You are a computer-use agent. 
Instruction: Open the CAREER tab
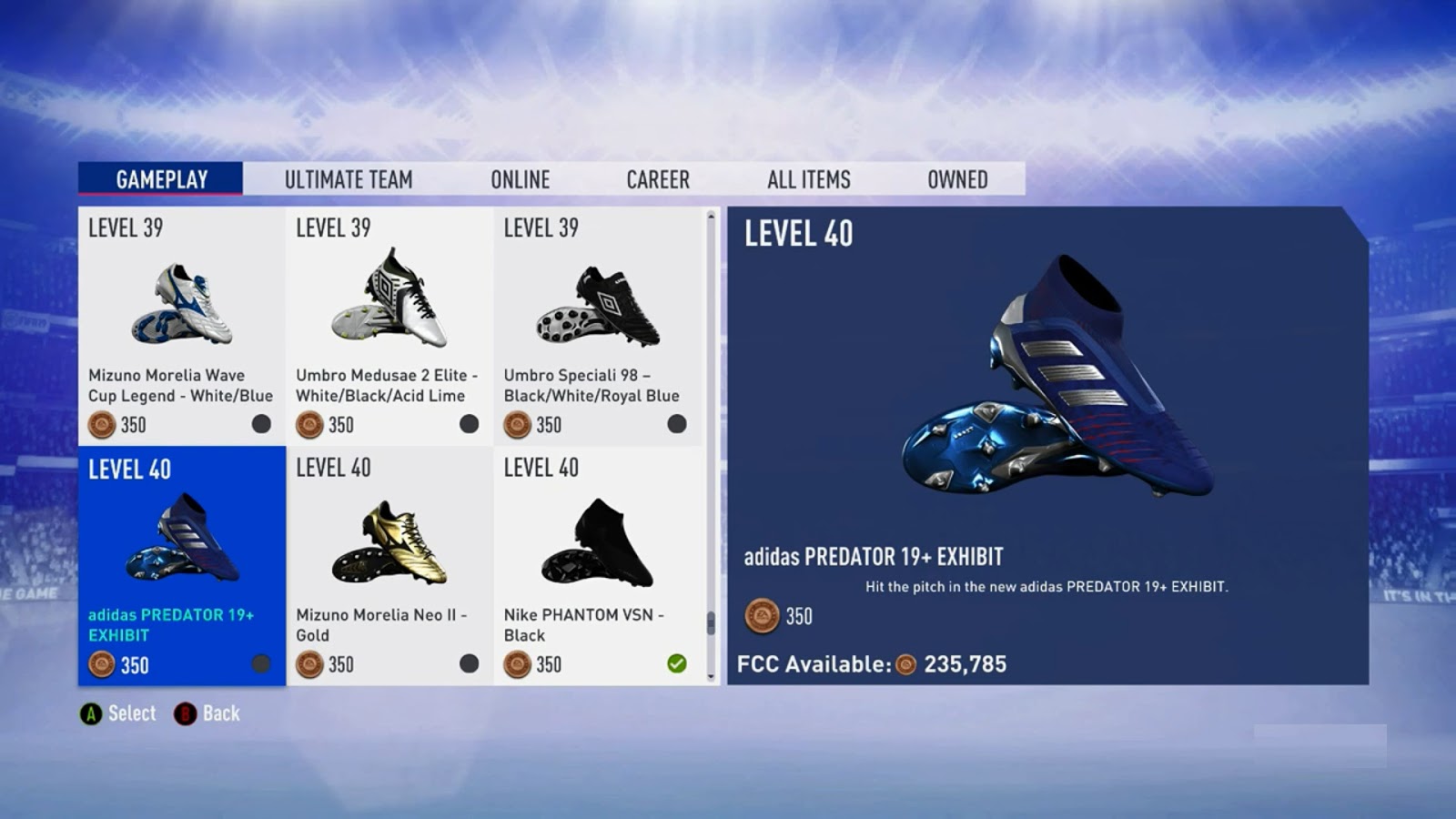[x=657, y=179]
